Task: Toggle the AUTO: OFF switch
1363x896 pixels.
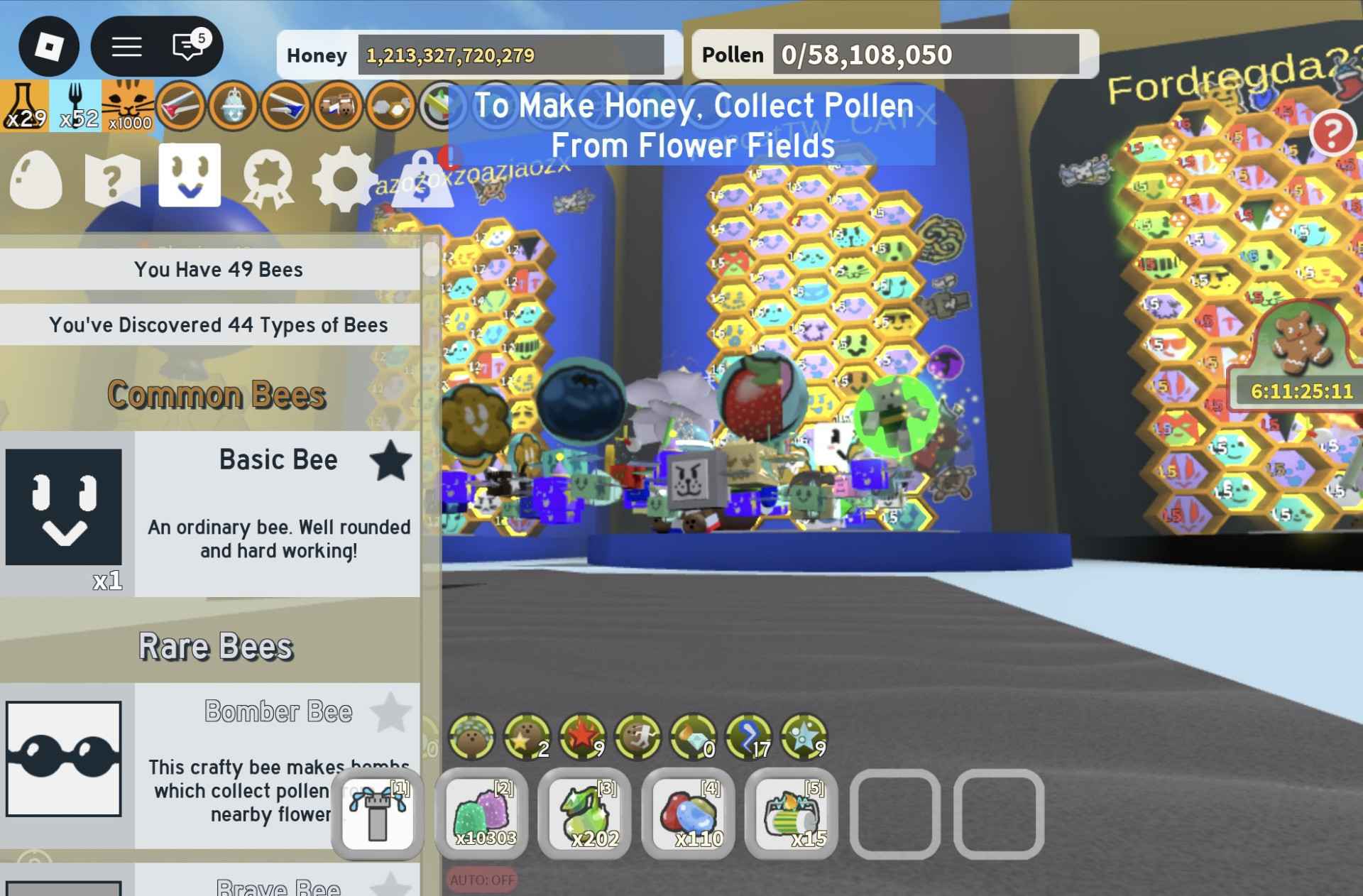Action: point(482,878)
